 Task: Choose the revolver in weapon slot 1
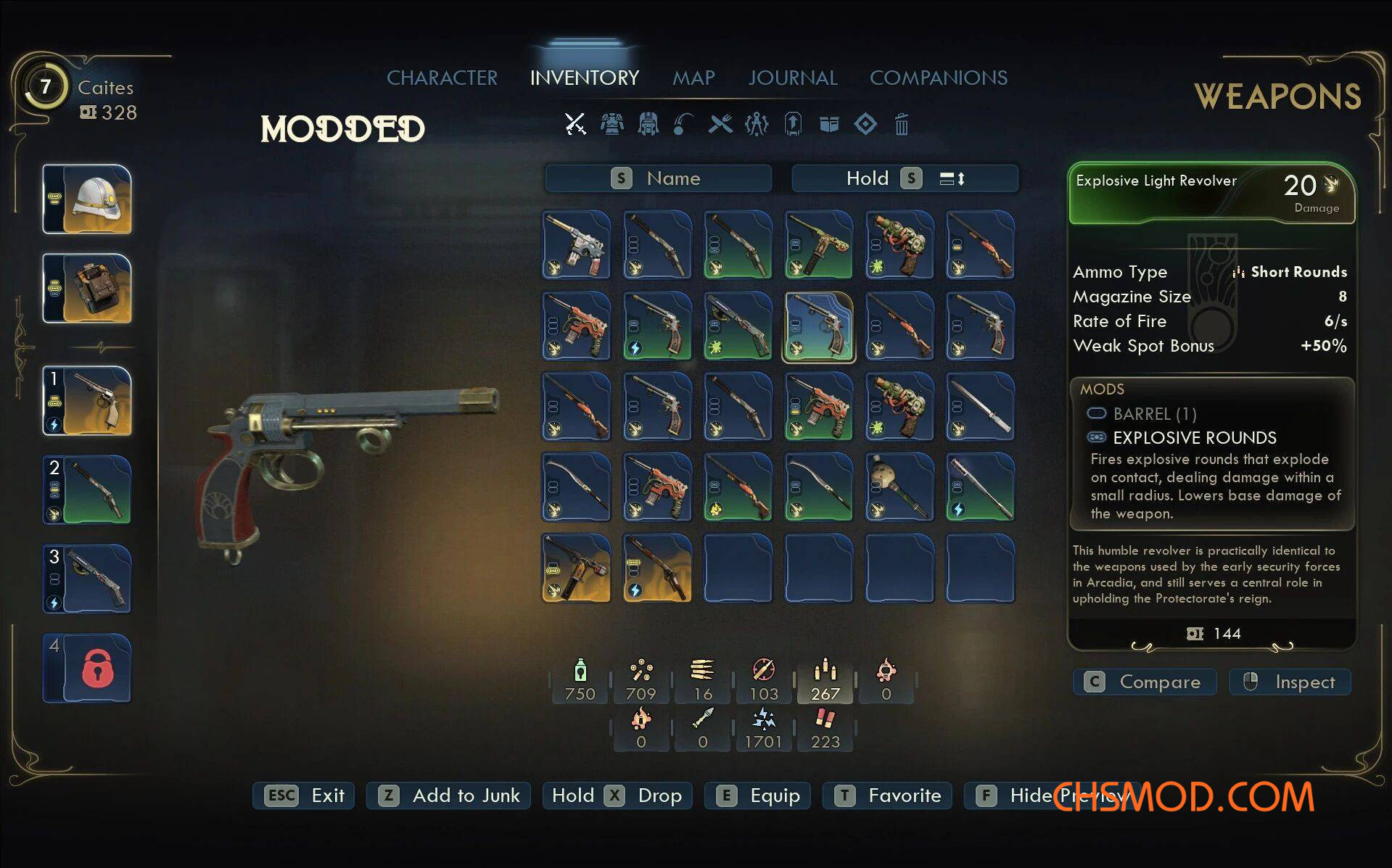[88, 400]
